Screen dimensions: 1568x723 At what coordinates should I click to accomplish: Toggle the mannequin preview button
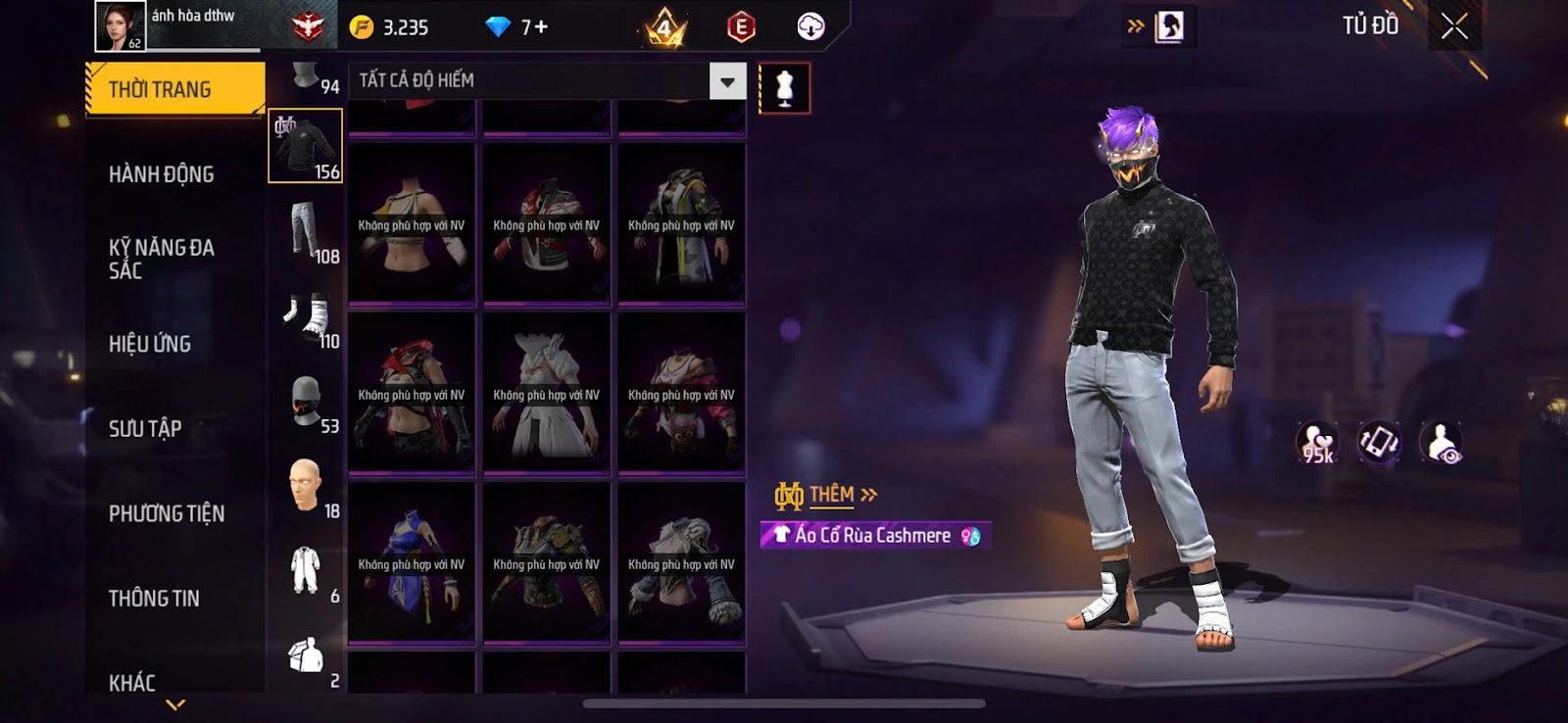[x=784, y=88]
